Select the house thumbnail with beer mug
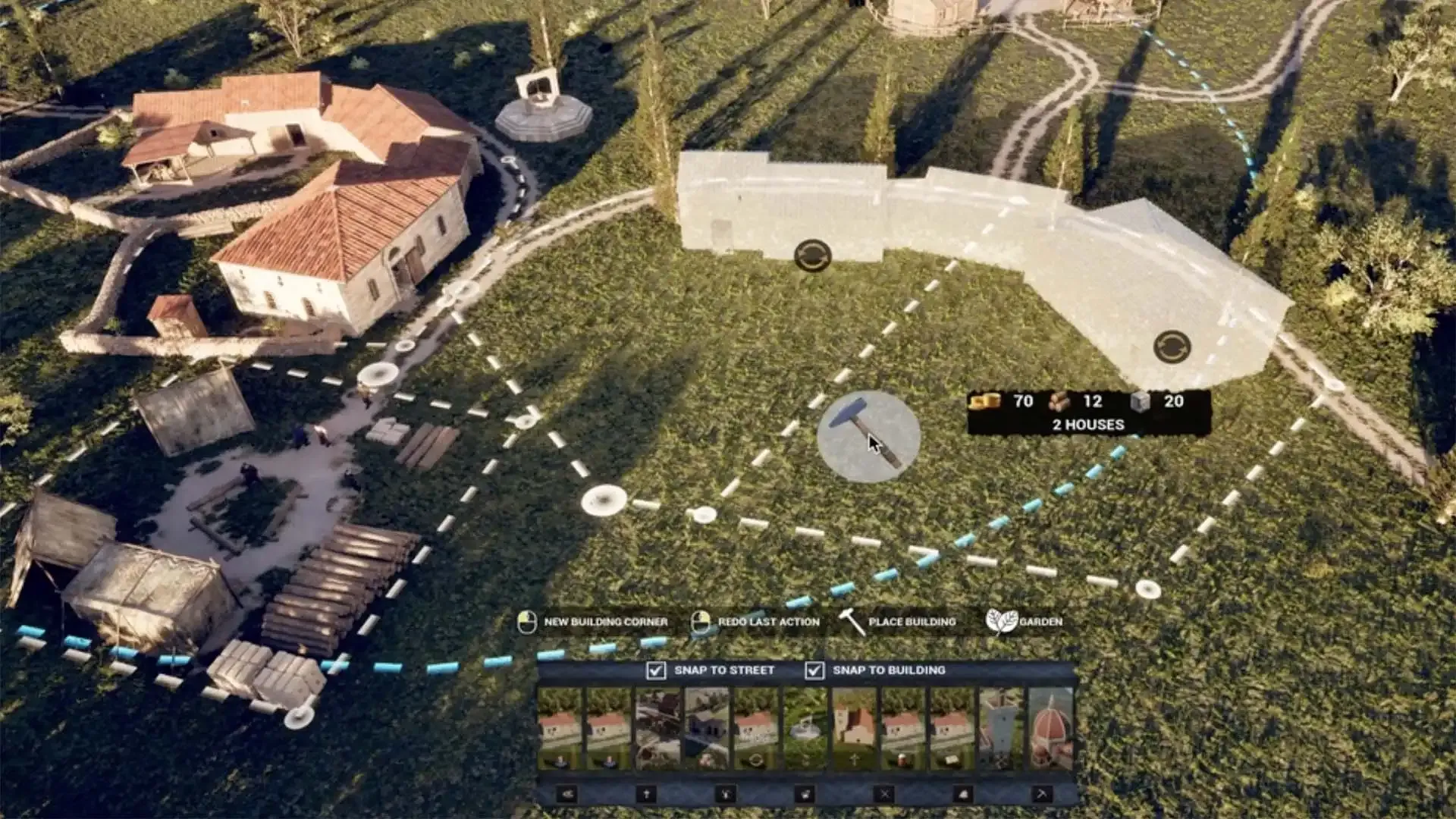The image size is (1456, 819). point(903,729)
